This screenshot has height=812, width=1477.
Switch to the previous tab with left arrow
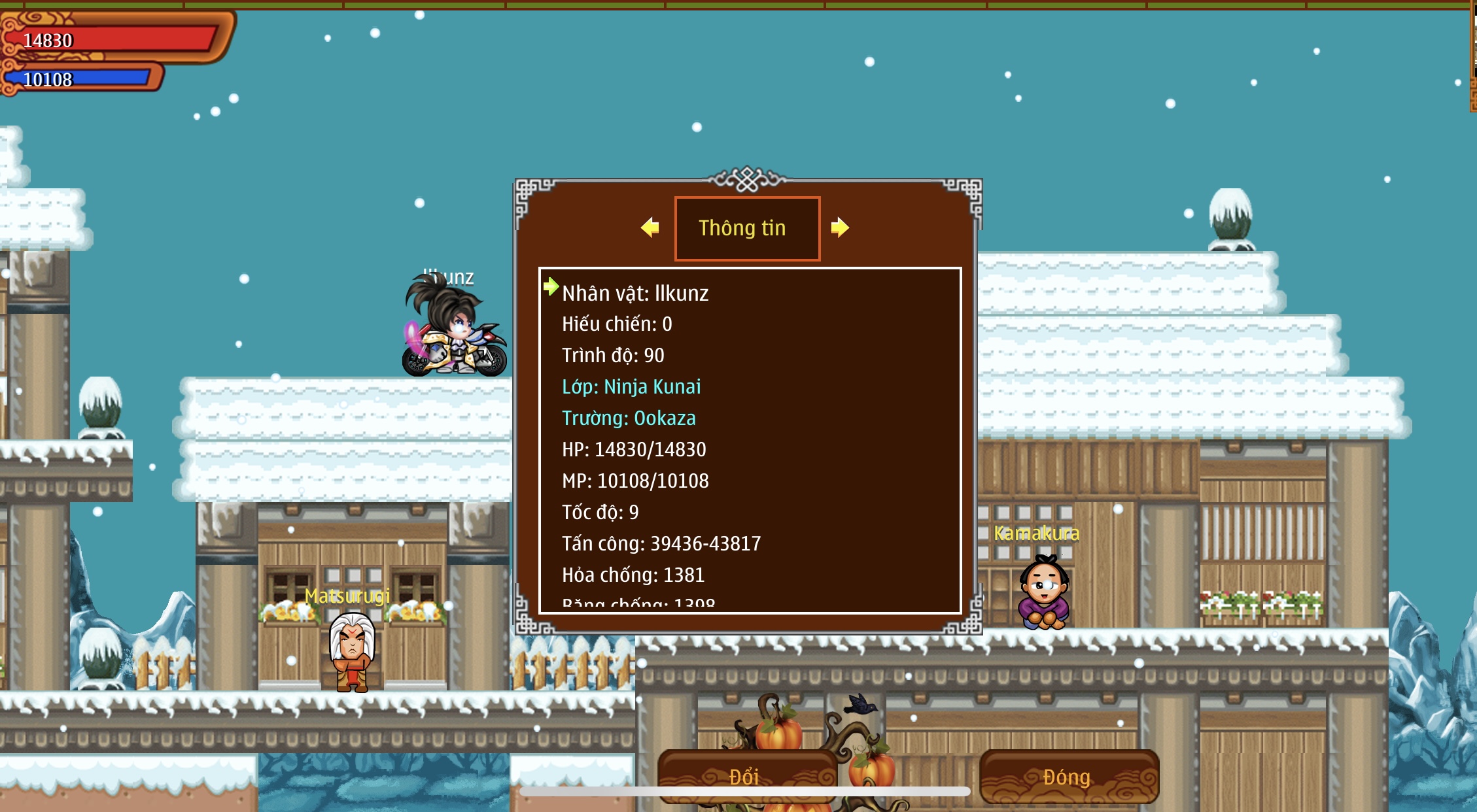[650, 228]
